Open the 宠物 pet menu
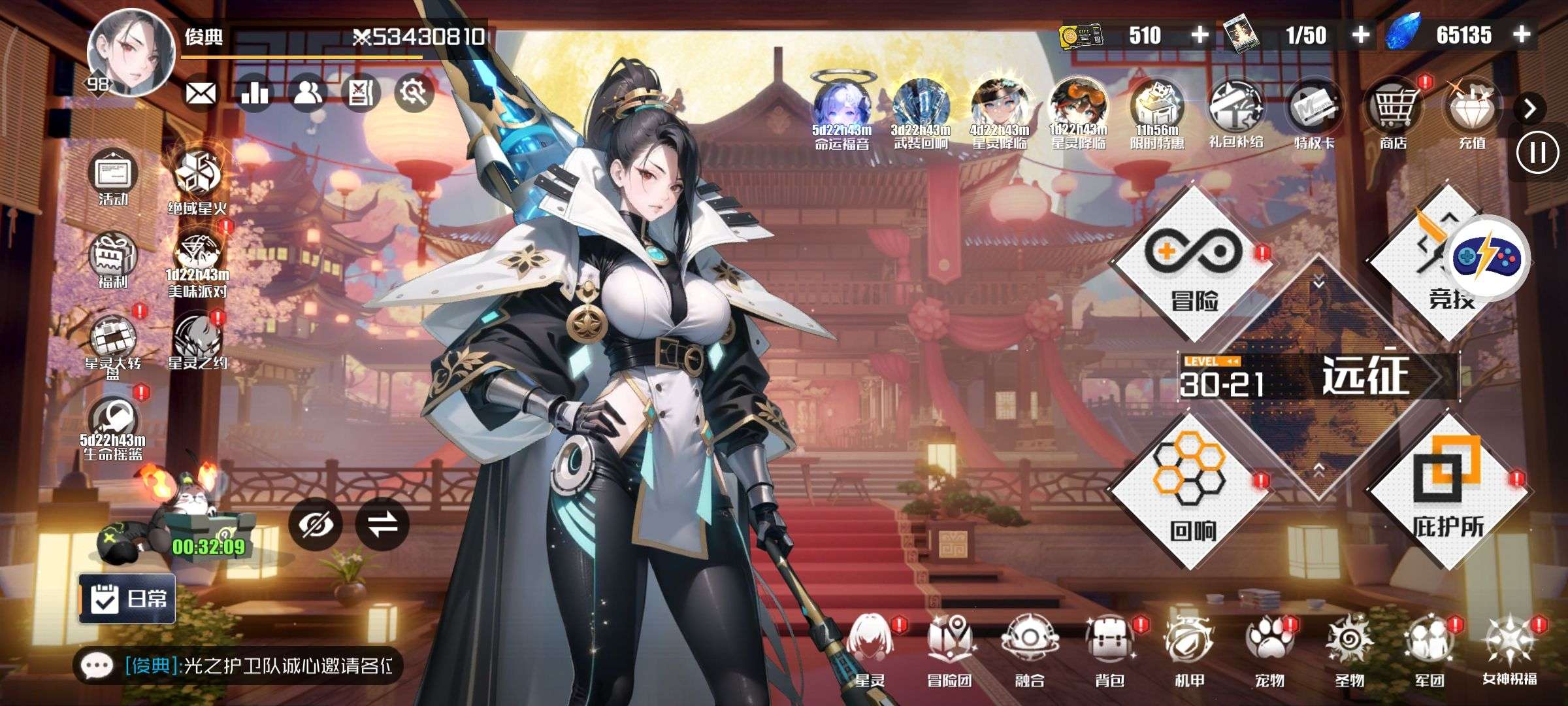1568x706 pixels. click(1269, 650)
